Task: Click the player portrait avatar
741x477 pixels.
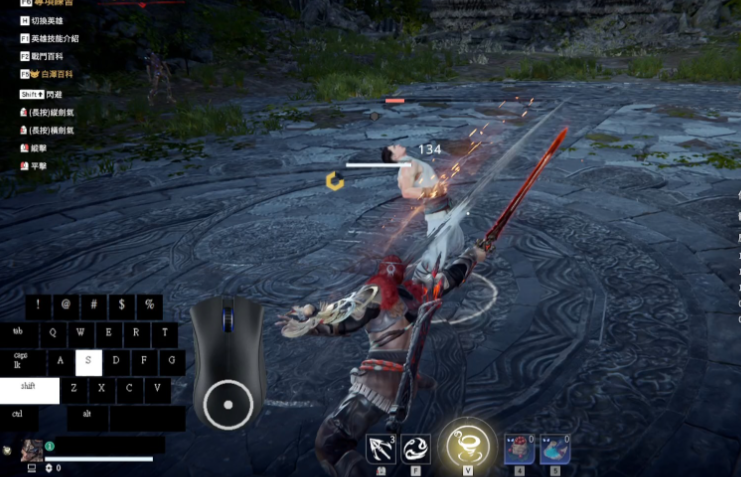Action: point(31,449)
